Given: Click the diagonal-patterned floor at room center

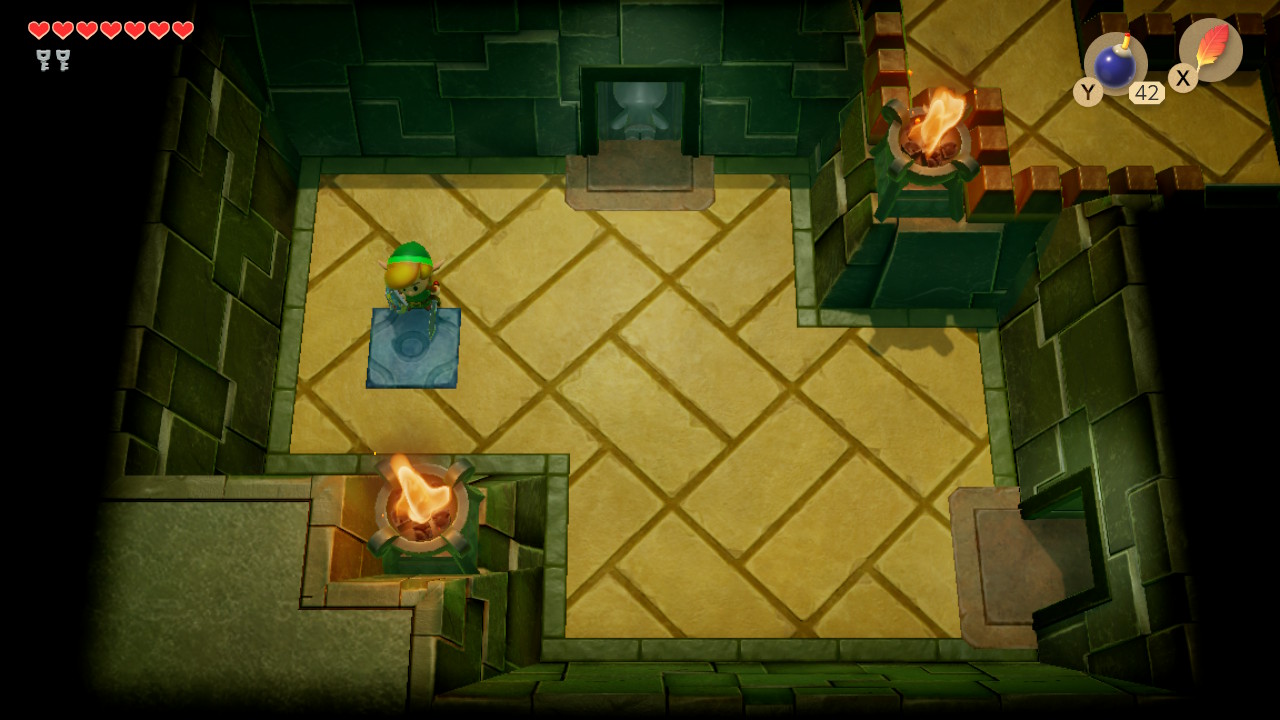Looking at the screenshot, I should (650, 400).
